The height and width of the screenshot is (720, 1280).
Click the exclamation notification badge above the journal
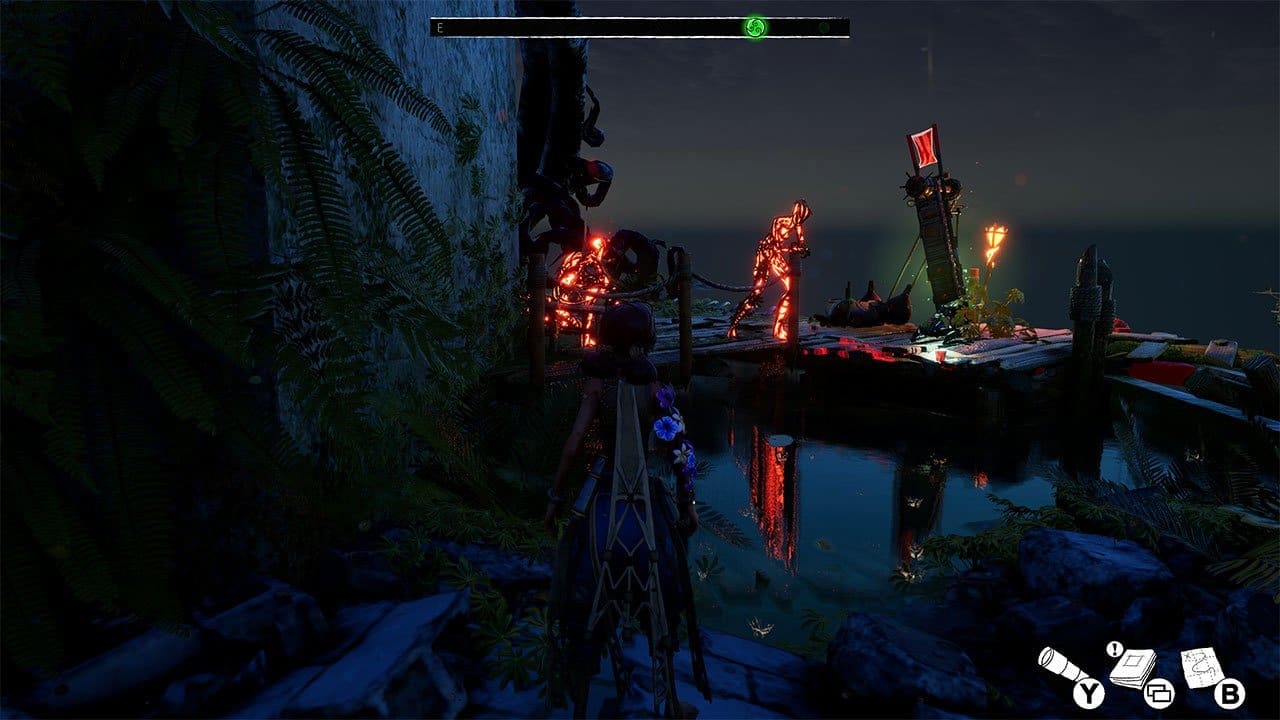pos(1114,649)
